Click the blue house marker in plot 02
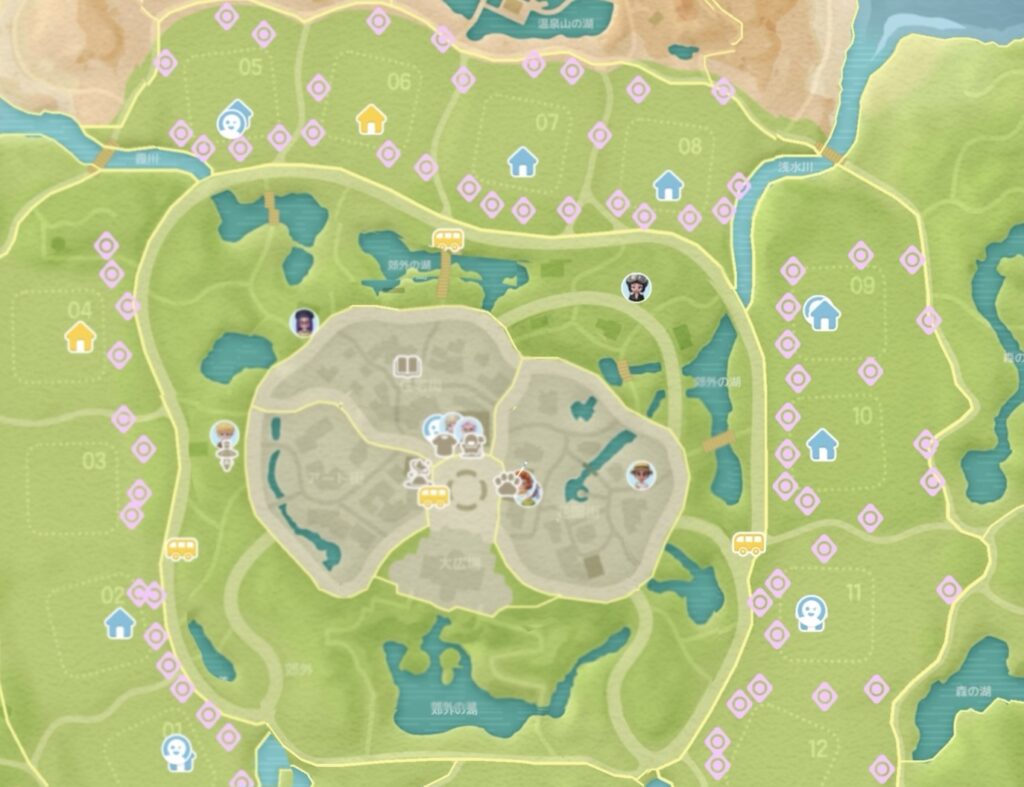This screenshot has width=1024, height=787. coord(120,623)
